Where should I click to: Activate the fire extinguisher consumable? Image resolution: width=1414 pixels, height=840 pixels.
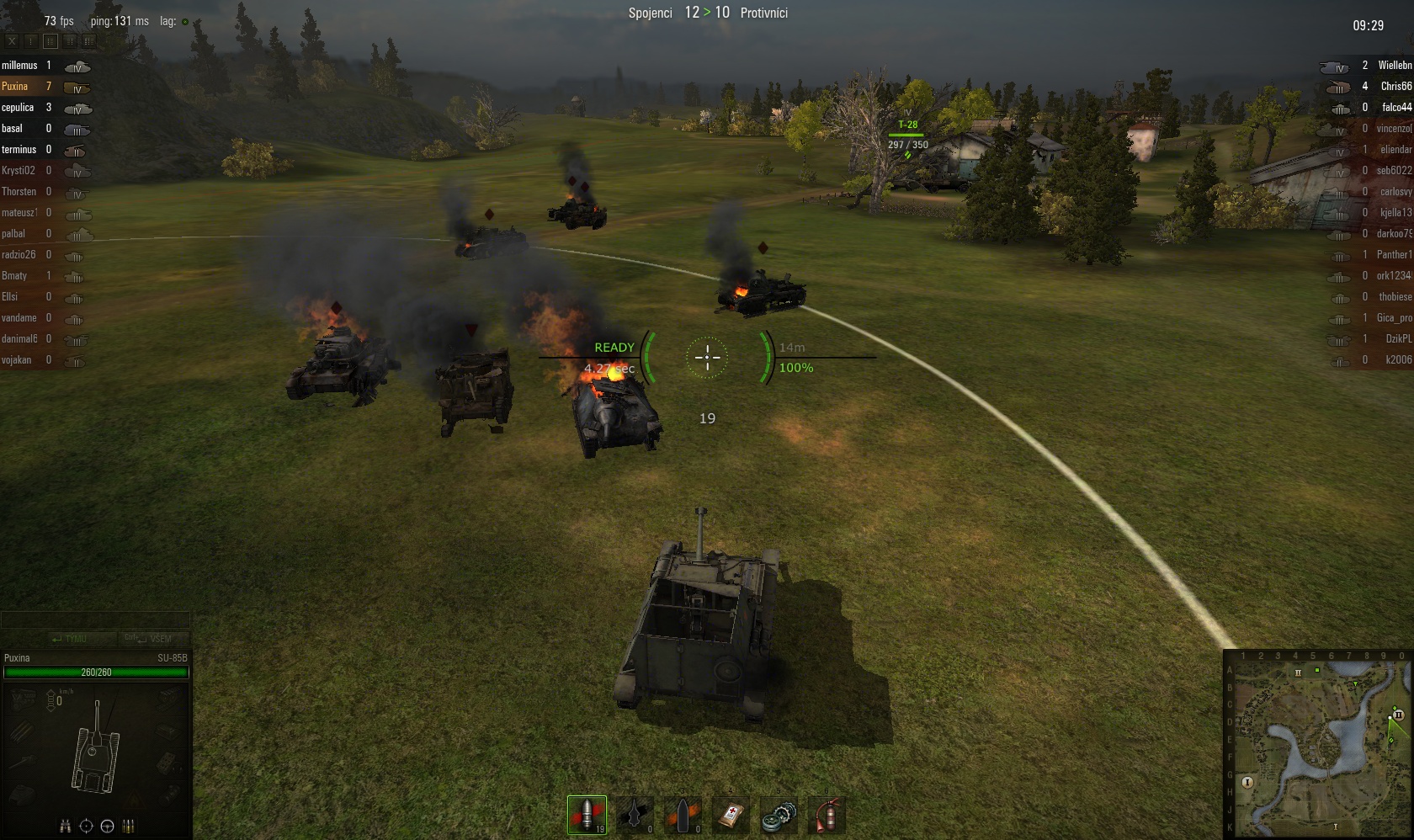click(x=827, y=815)
